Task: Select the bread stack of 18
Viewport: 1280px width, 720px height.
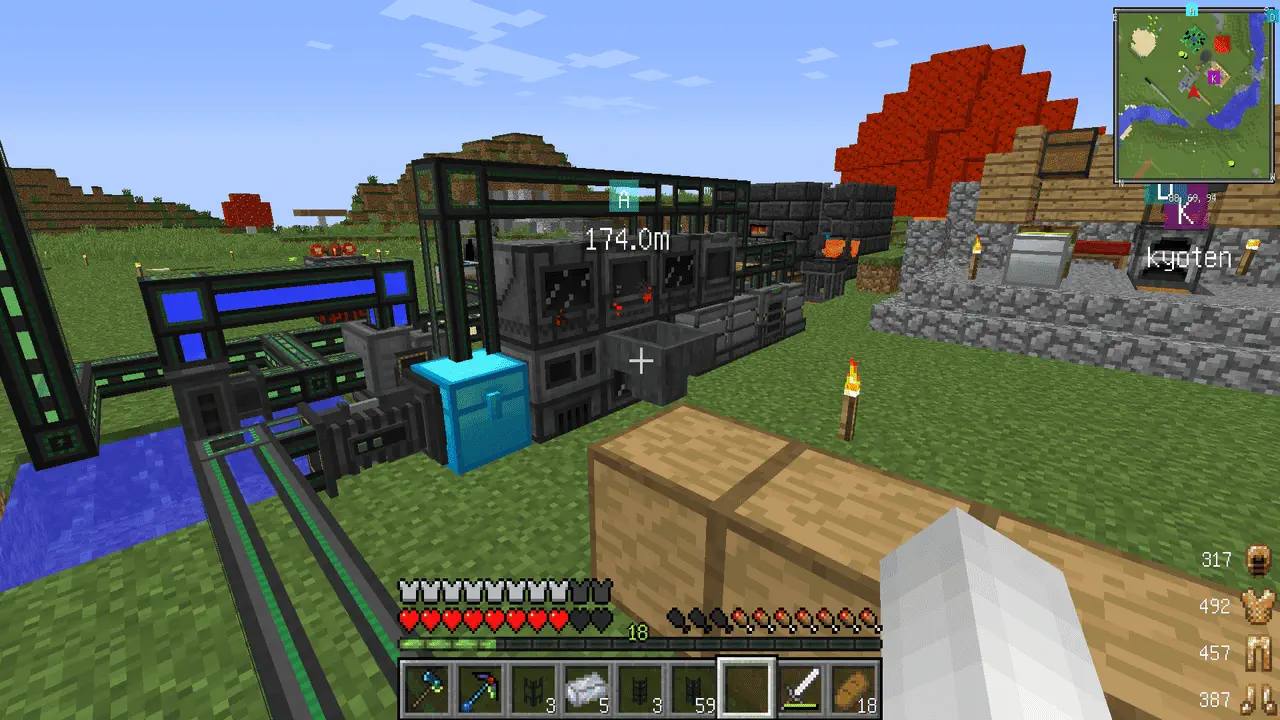Action: coord(854,689)
